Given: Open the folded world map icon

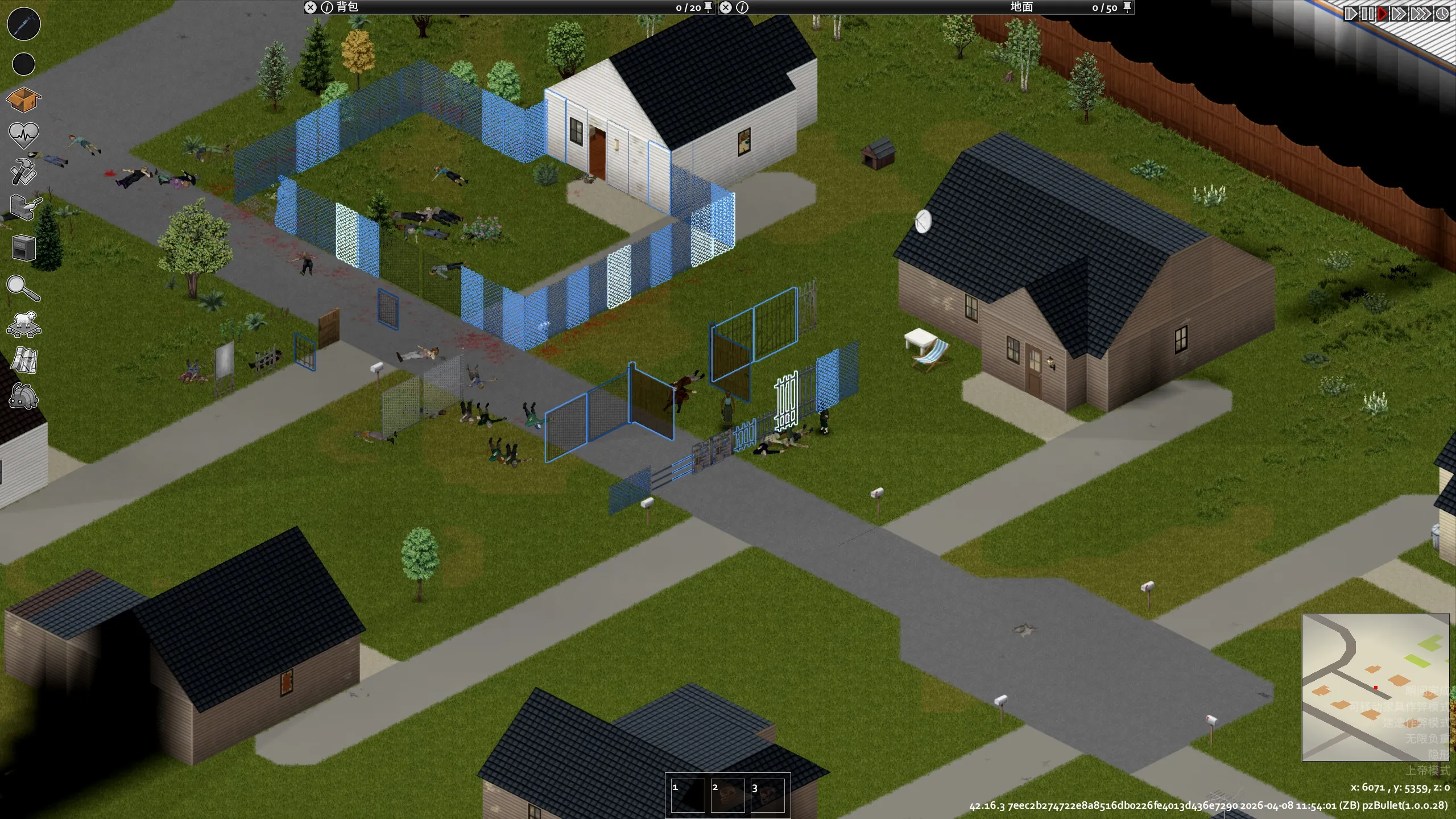Looking at the screenshot, I should pos(24,361).
